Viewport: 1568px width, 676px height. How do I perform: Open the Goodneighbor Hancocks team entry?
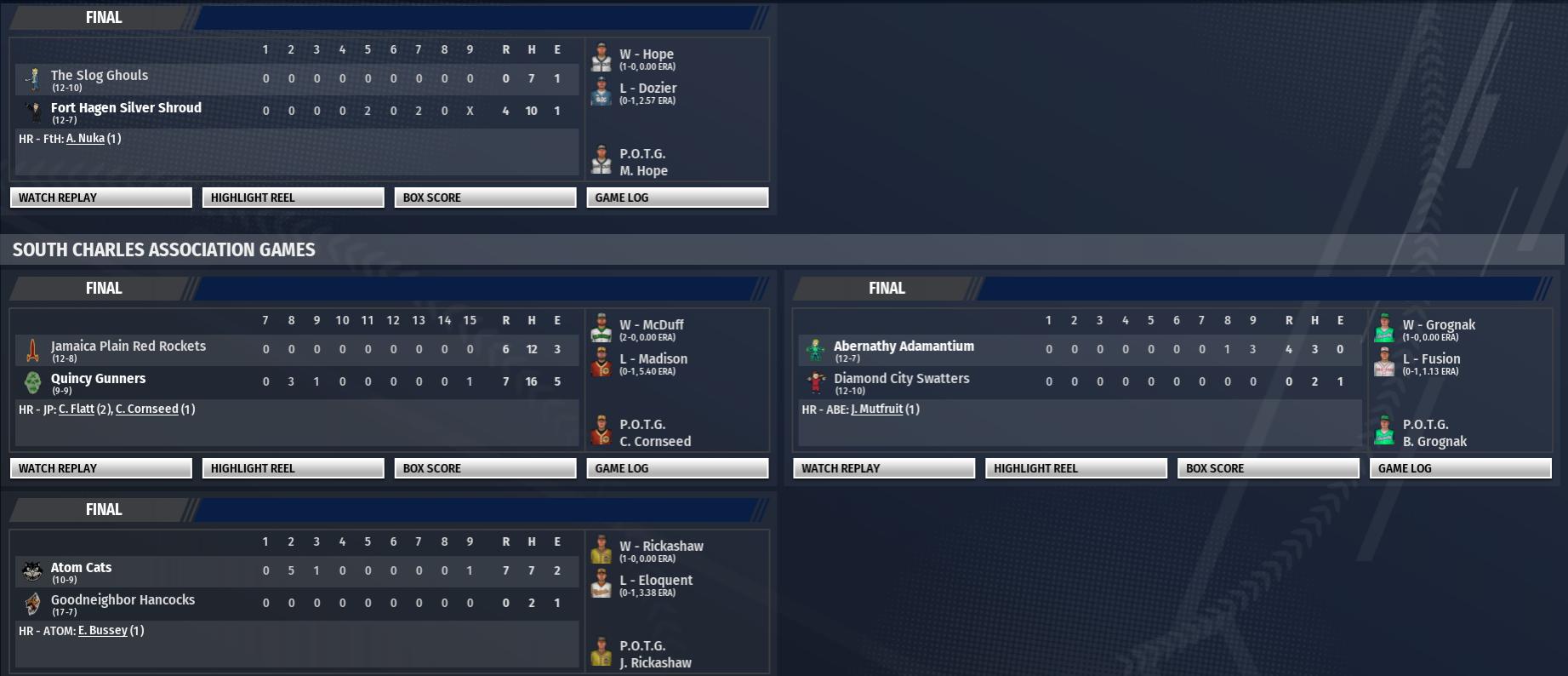click(x=123, y=600)
